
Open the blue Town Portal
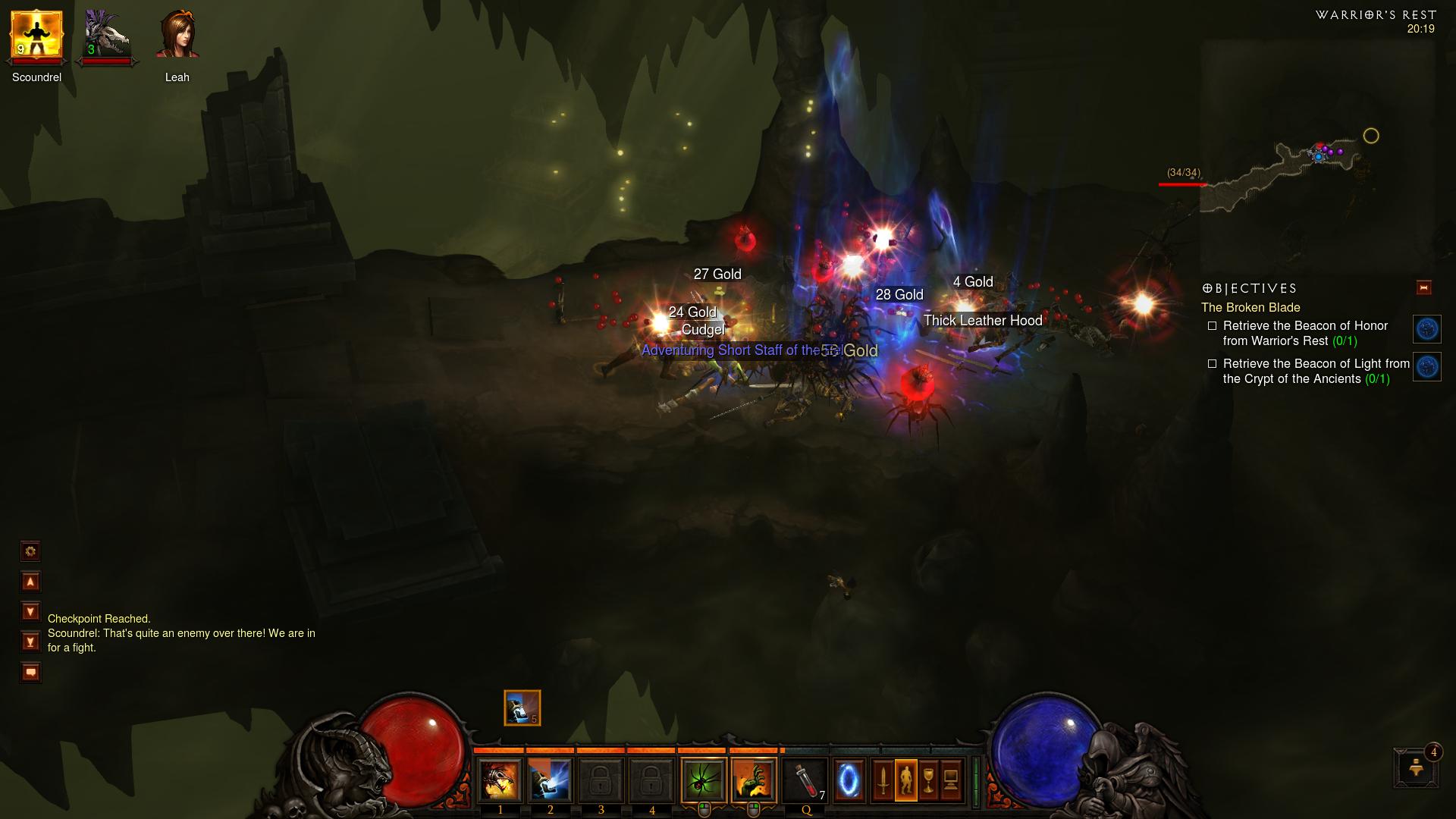pos(849,780)
